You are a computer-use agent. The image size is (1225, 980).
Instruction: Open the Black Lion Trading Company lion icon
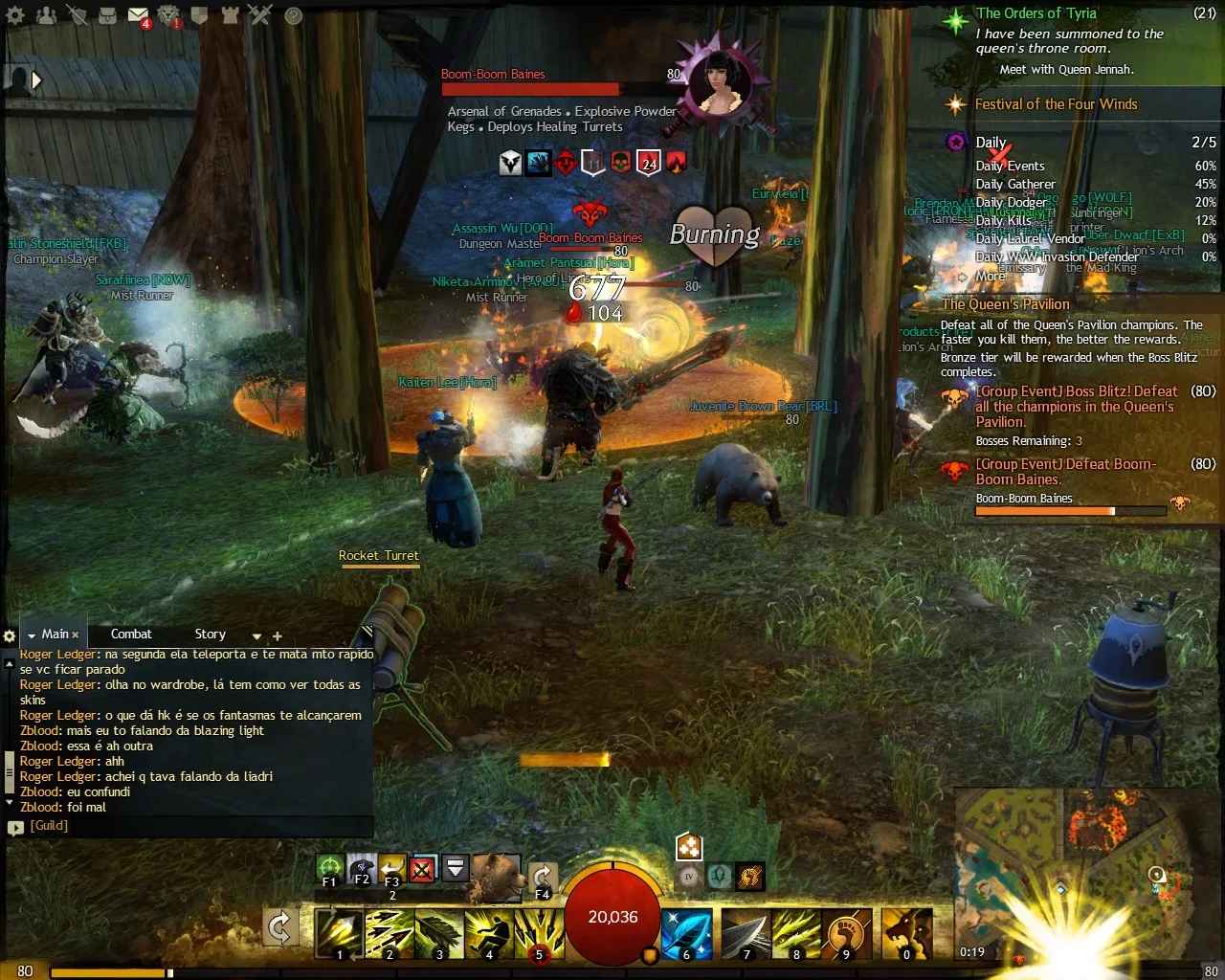tap(170, 13)
